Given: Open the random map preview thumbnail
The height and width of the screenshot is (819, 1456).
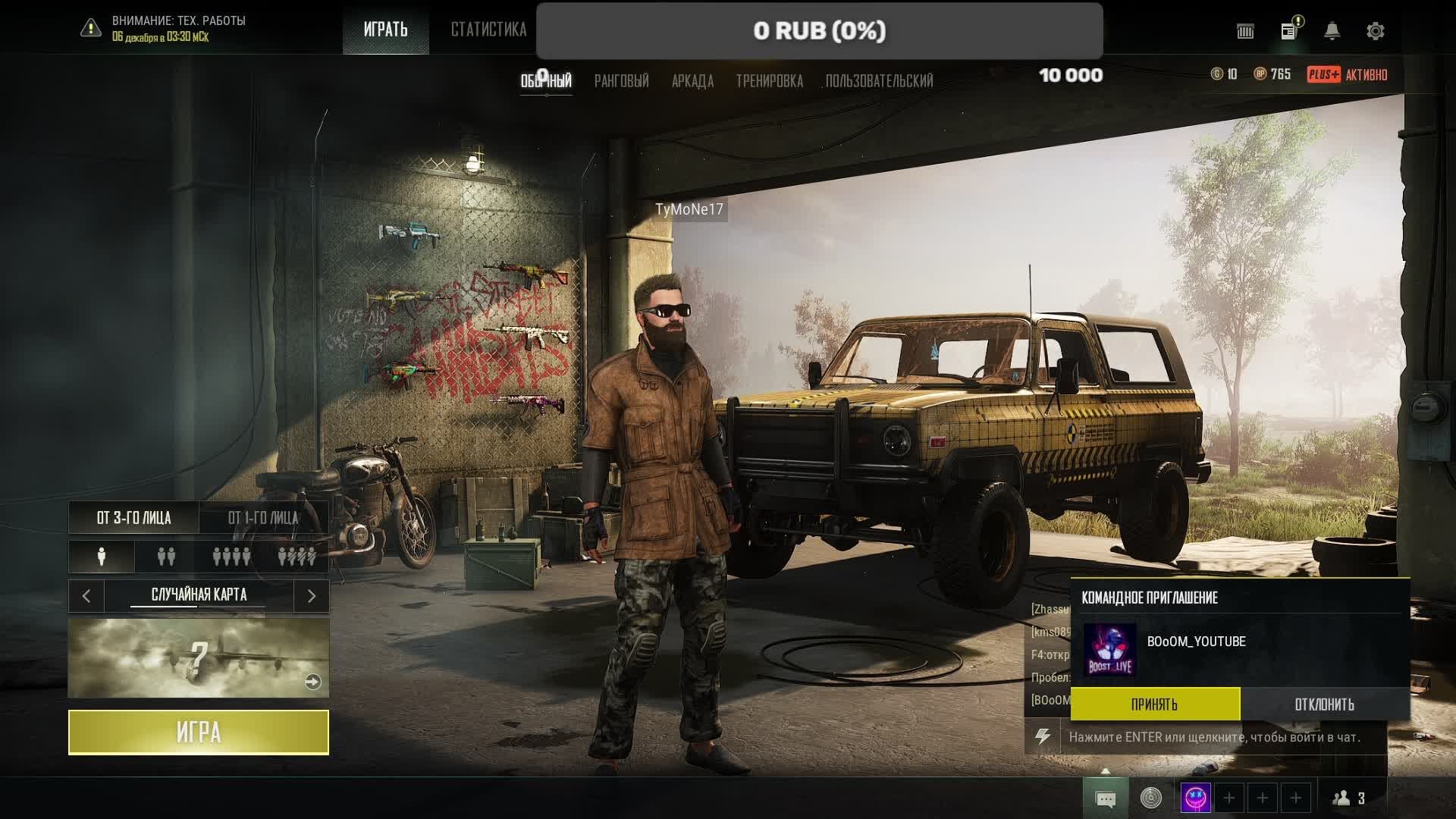Looking at the screenshot, I should (199, 657).
